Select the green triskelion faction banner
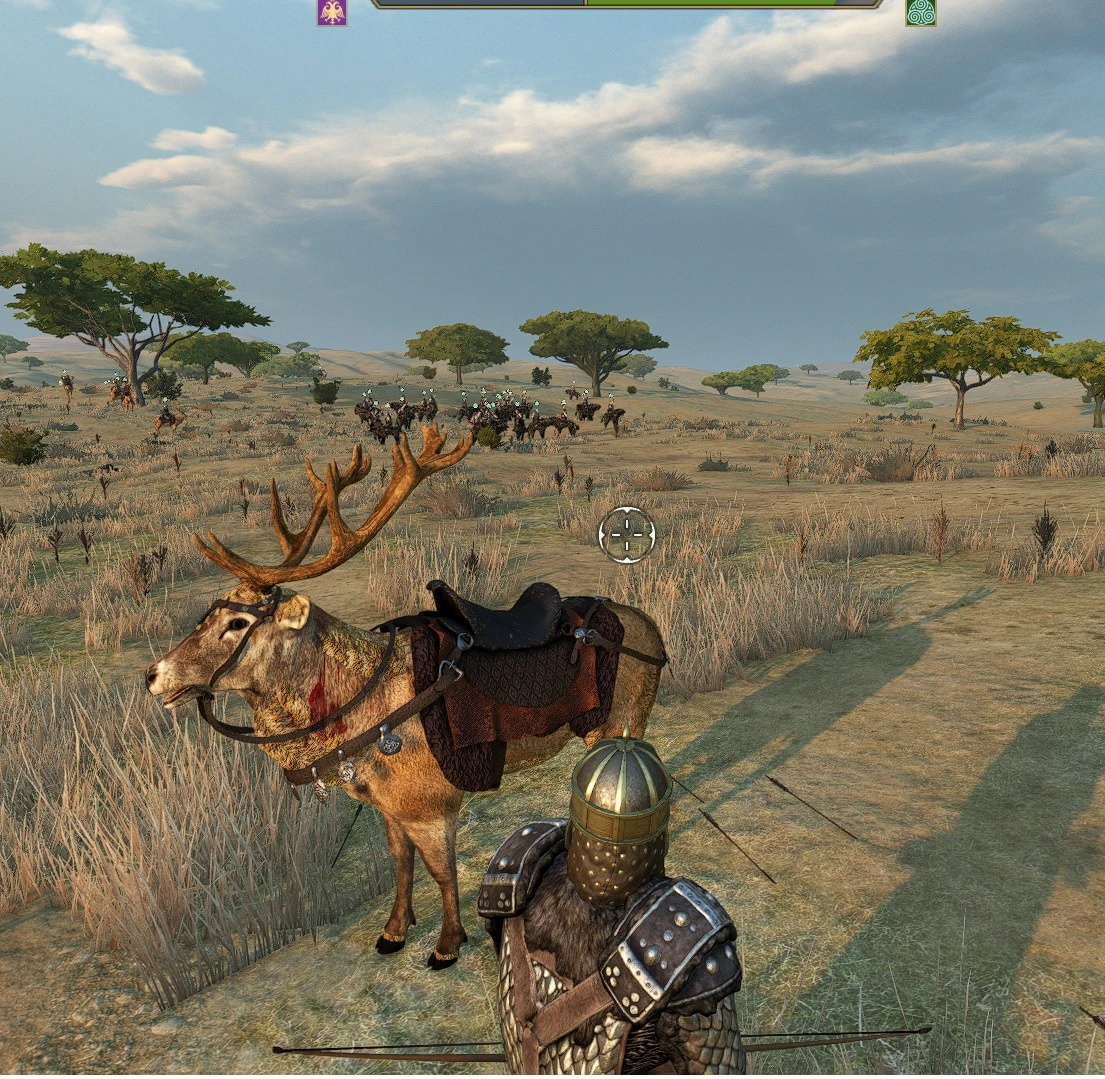Viewport: 1105px width, 1079px height. click(x=920, y=11)
